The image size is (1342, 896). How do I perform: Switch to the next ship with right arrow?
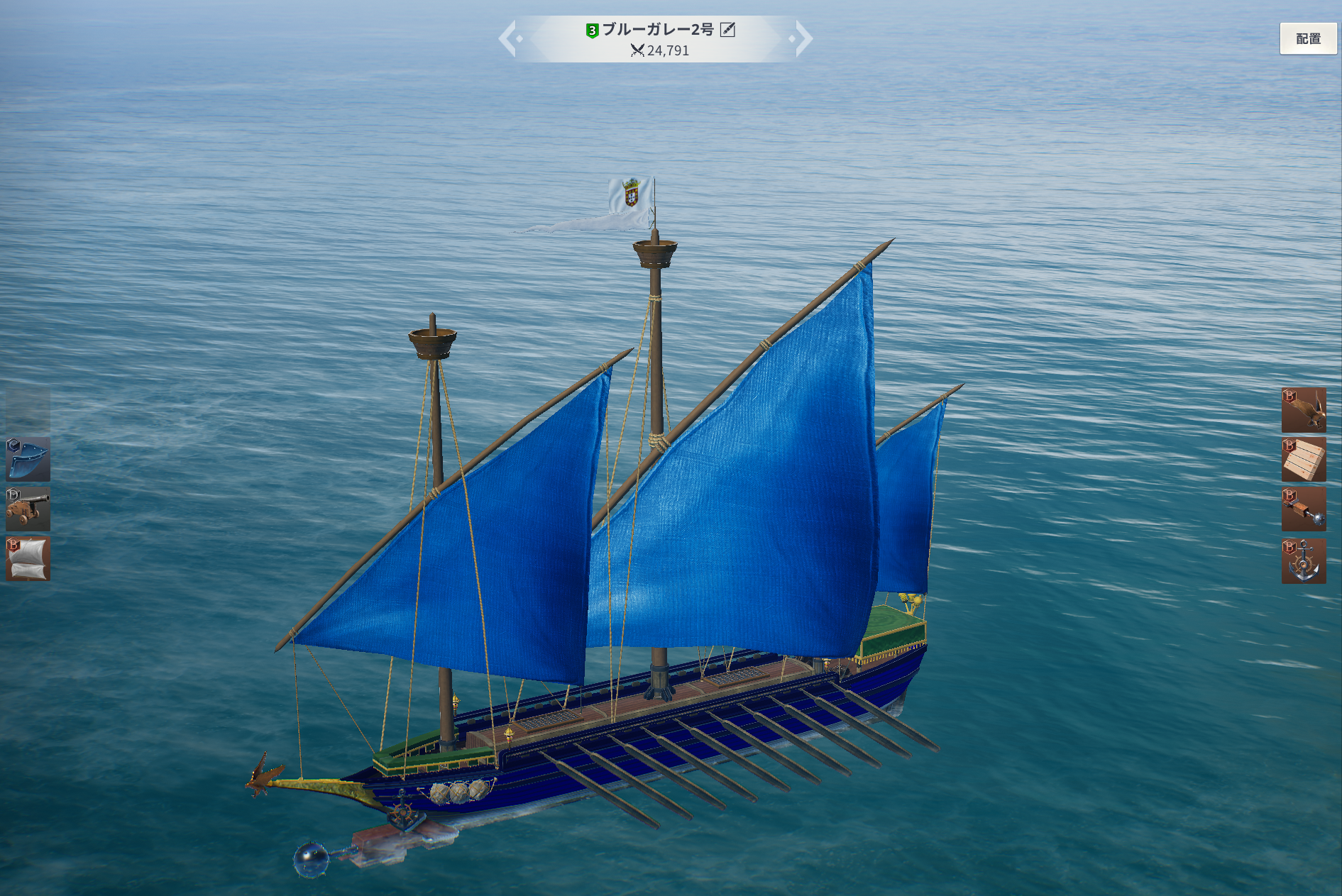tap(803, 38)
